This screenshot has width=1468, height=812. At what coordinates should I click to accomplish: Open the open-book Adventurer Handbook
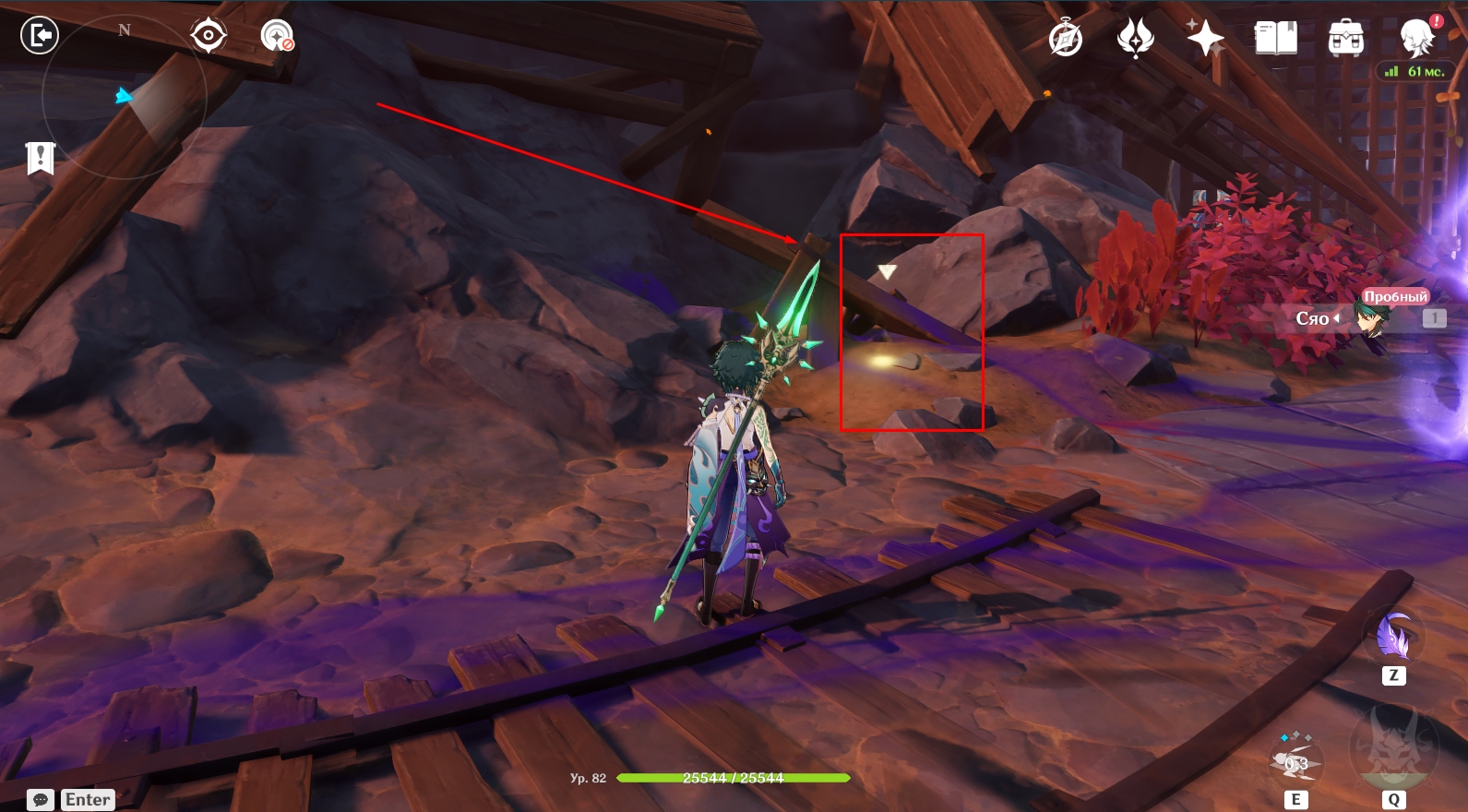1275,39
